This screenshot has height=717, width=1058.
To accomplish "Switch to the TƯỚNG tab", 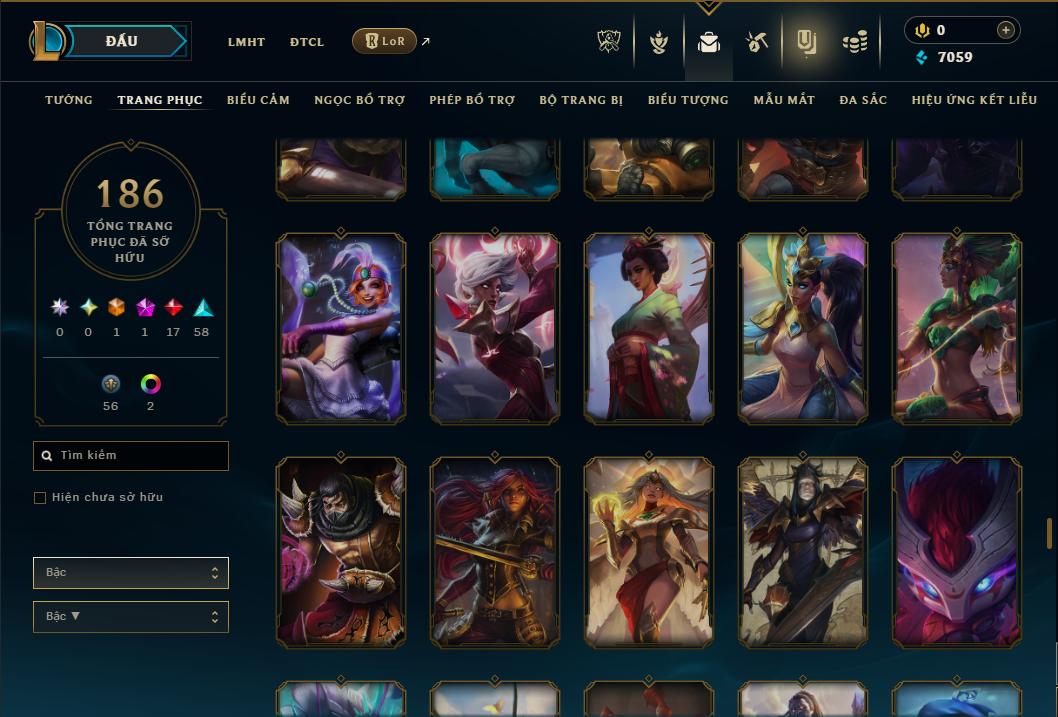I will pos(69,100).
